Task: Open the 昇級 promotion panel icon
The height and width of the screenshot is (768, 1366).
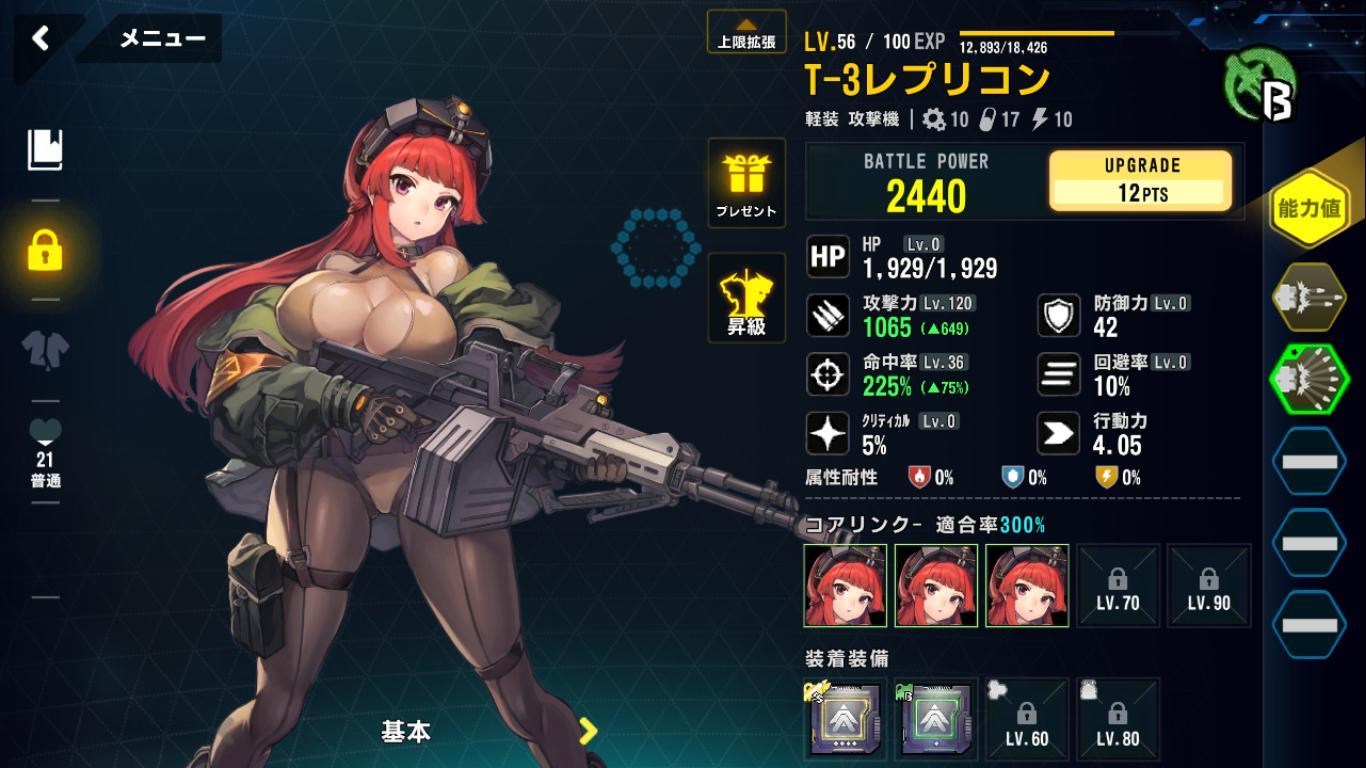Action: (x=746, y=300)
